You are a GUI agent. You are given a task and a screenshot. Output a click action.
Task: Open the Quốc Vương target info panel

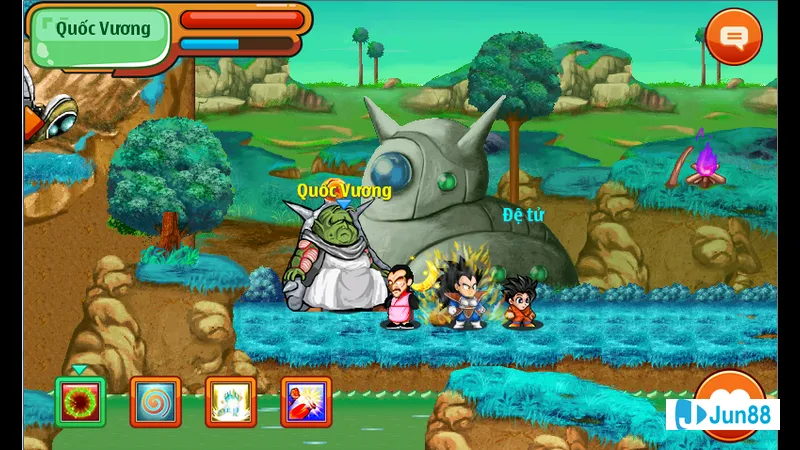click(x=102, y=29)
